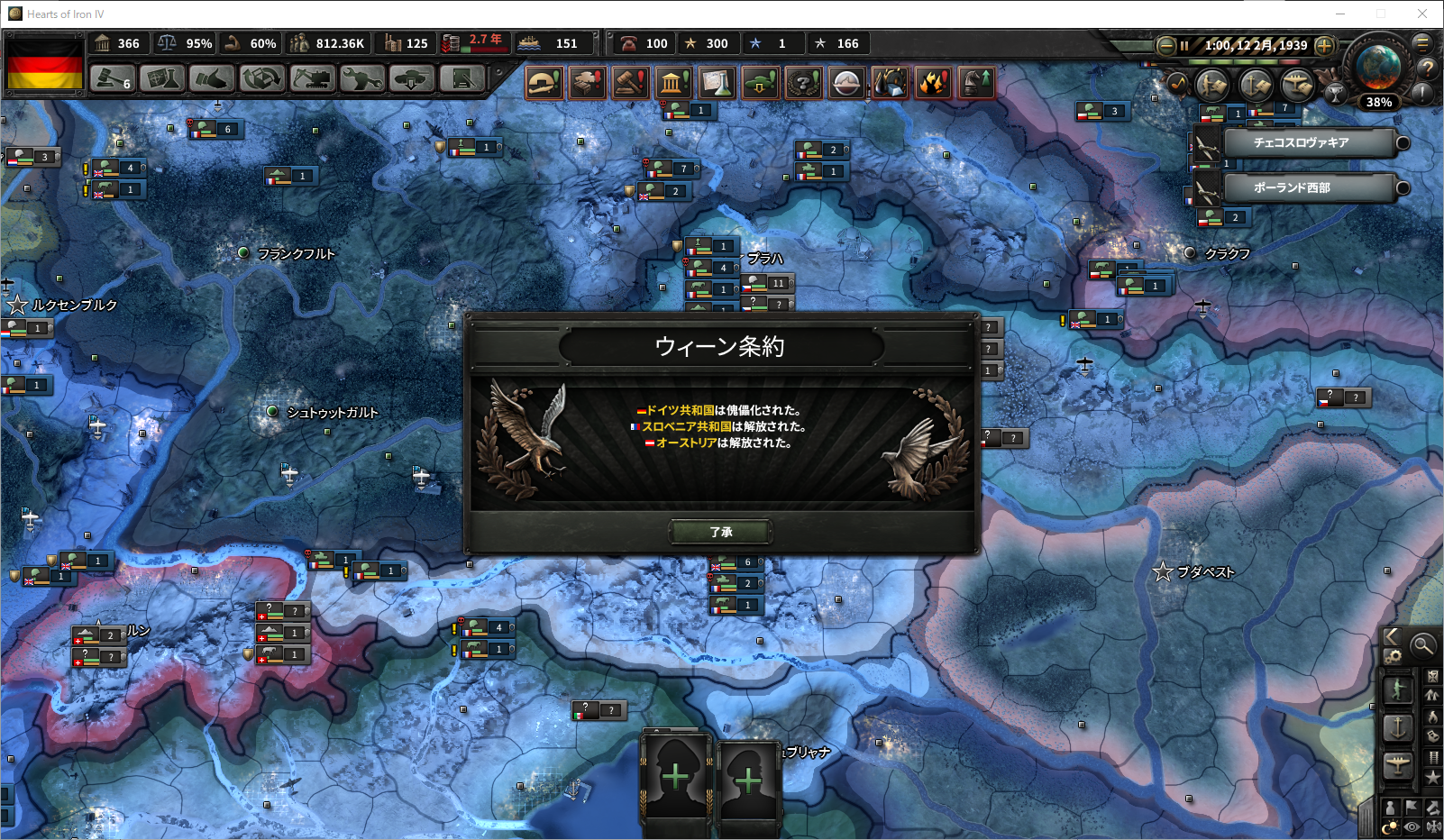Open the research flask menu
This screenshot has height=840, width=1444.
click(162, 79)
